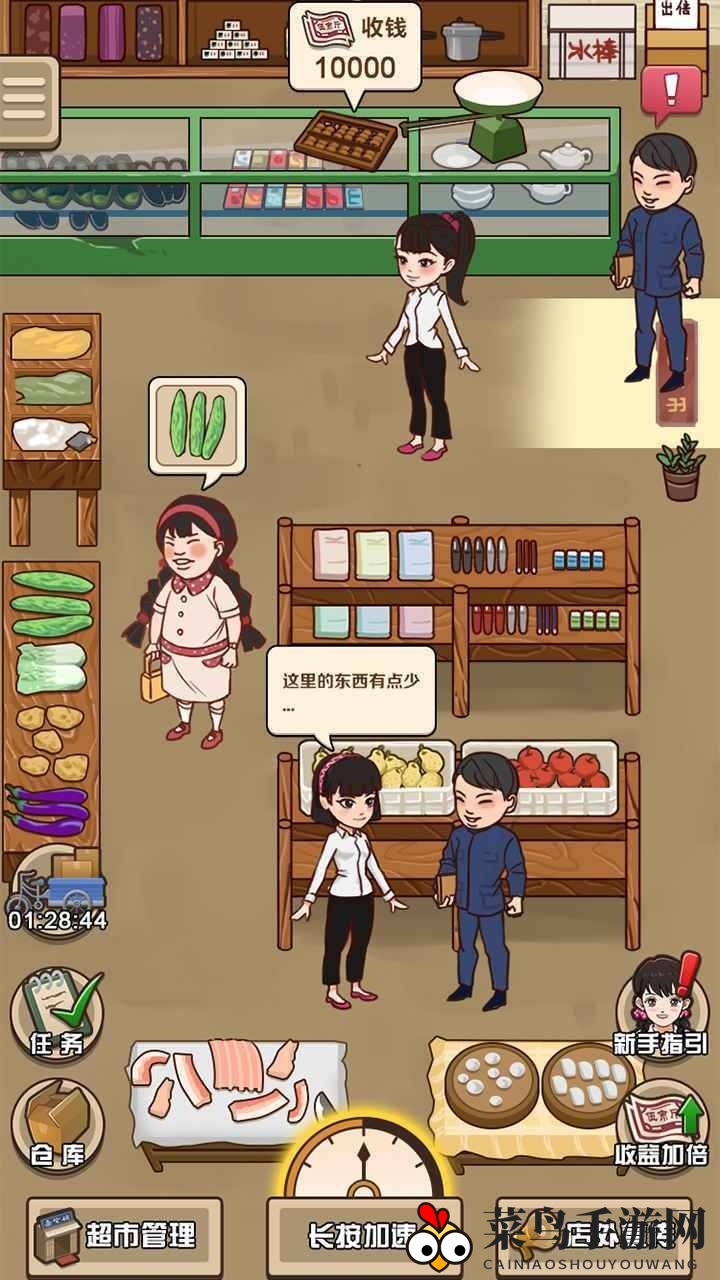Viewport: 720px width, 1280px height.
Task: Tap the customer's cucumber request bubble
Action: (x=197, y=423)
